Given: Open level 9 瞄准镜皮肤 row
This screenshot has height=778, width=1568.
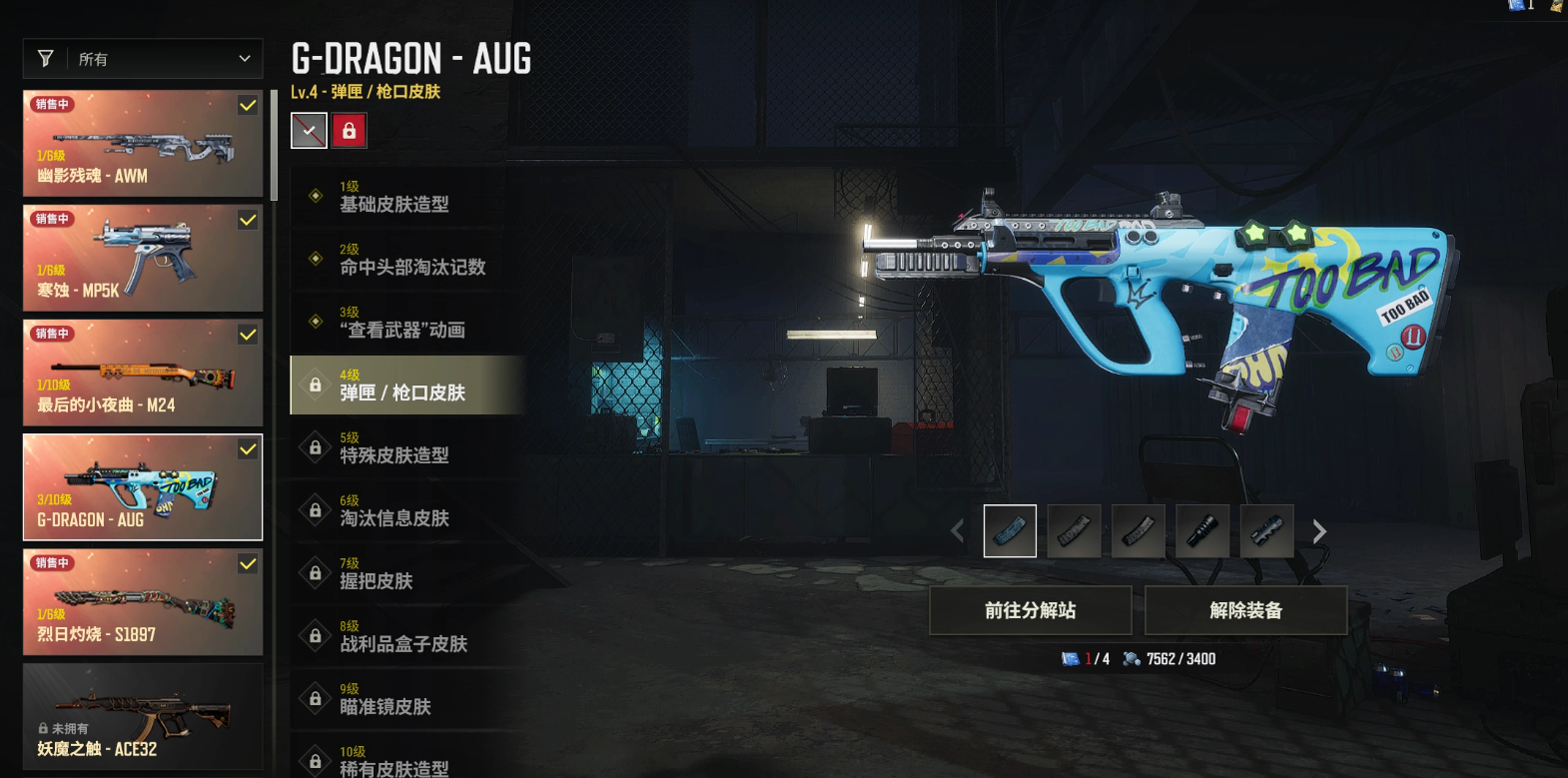Looking at the screenshot, I should [x=407, y=700].
